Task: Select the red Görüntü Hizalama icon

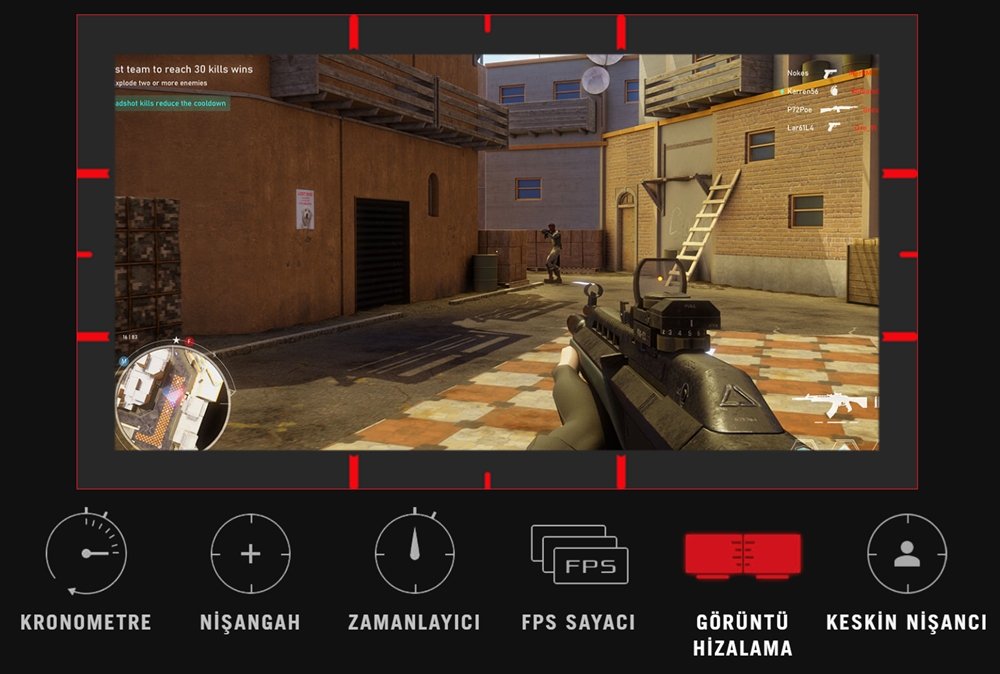Action: point(743,553)
